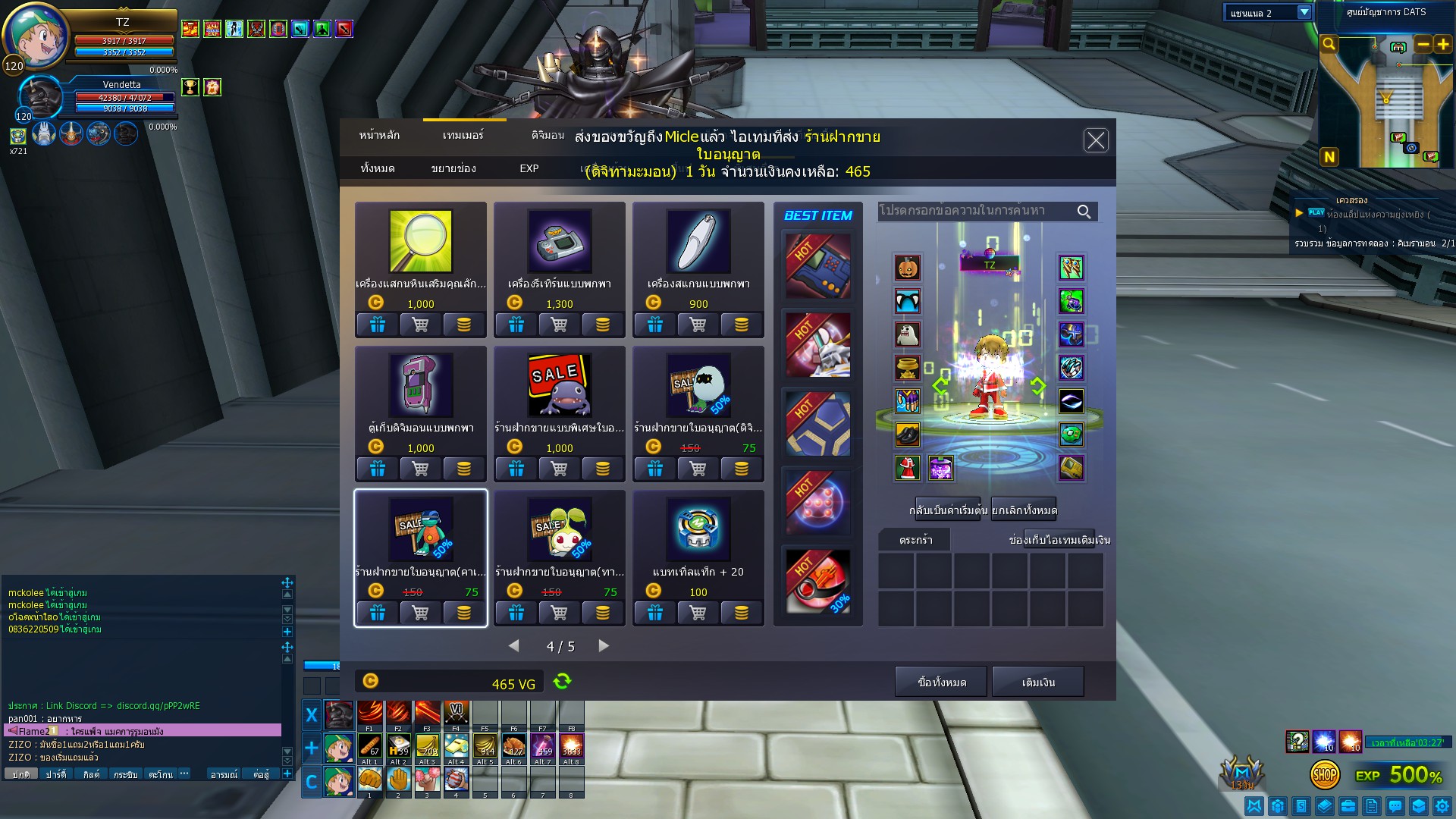This screenshot has width=1456, height=819.
Task: Click ยกเลิกทั้งหมด to clear preview
Action: point(1024,510)
